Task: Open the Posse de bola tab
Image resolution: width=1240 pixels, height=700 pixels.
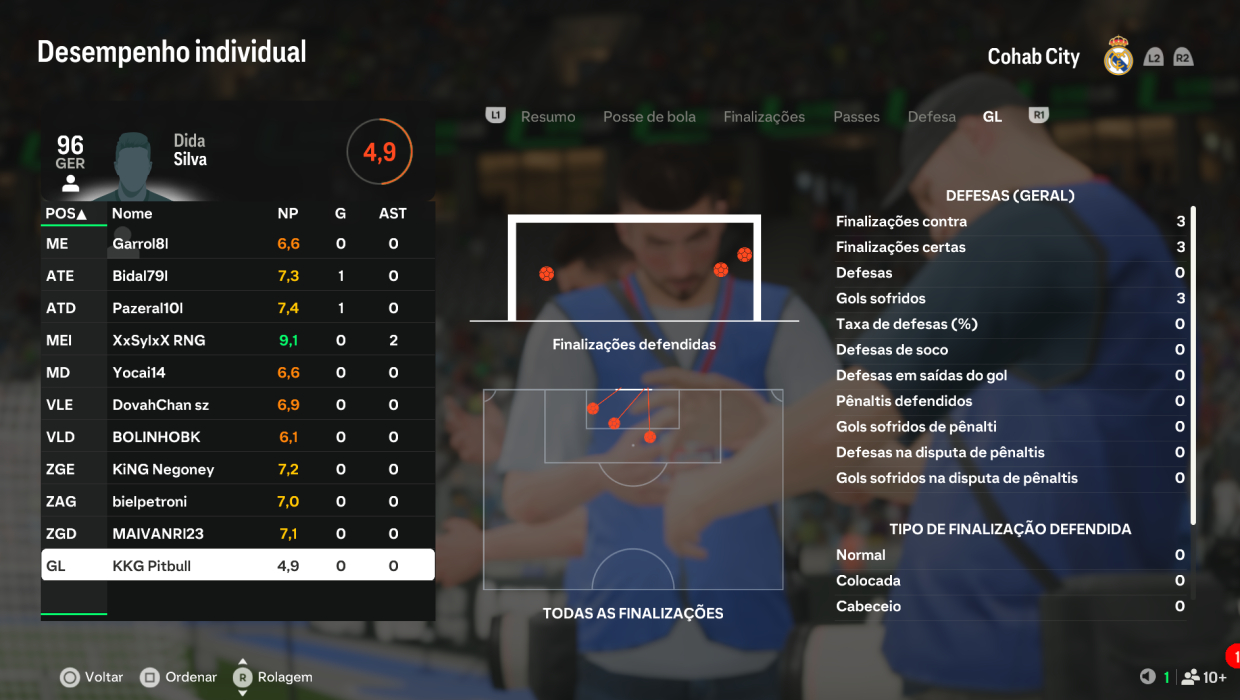Action: point(649,117)
